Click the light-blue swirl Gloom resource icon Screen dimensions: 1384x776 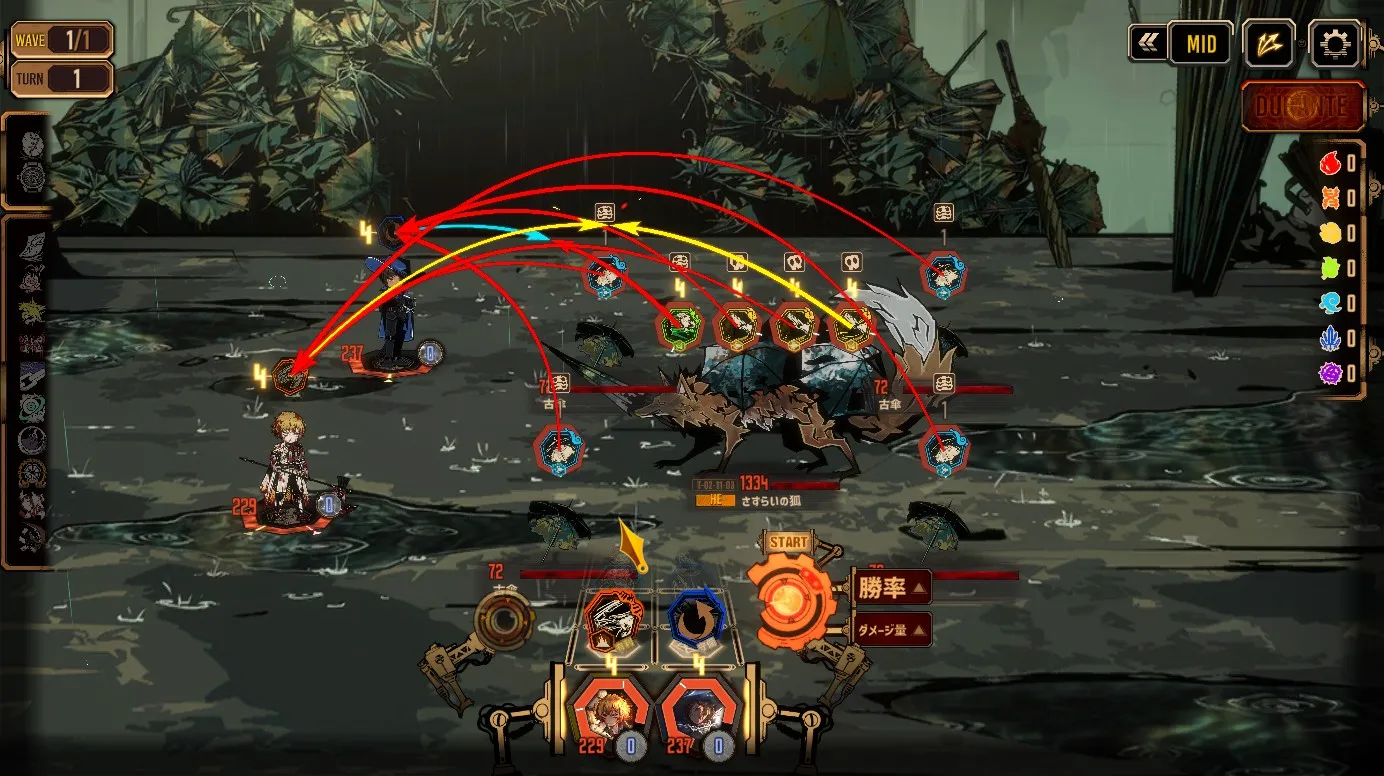(1330, 303)
